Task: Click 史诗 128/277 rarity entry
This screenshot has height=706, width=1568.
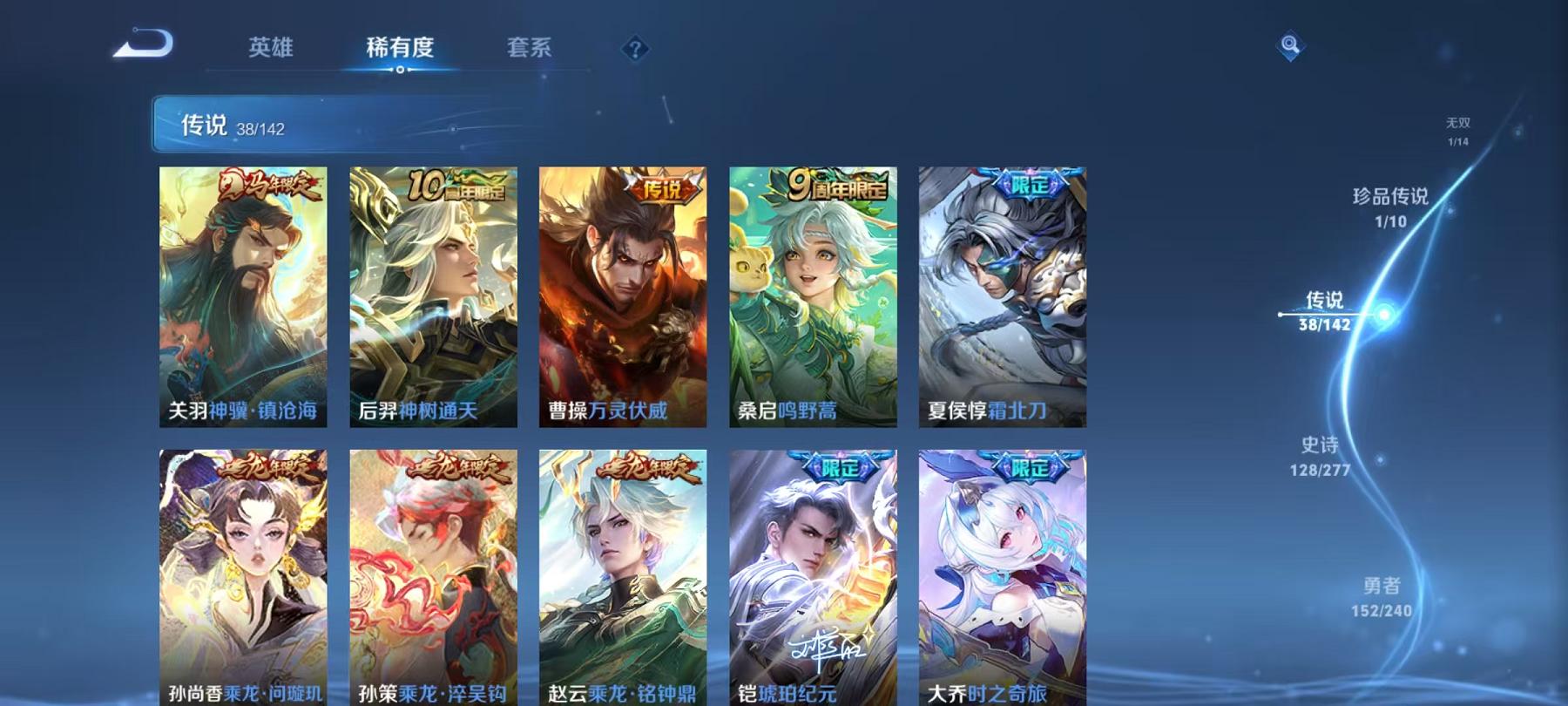Action: coord(1322,459)
